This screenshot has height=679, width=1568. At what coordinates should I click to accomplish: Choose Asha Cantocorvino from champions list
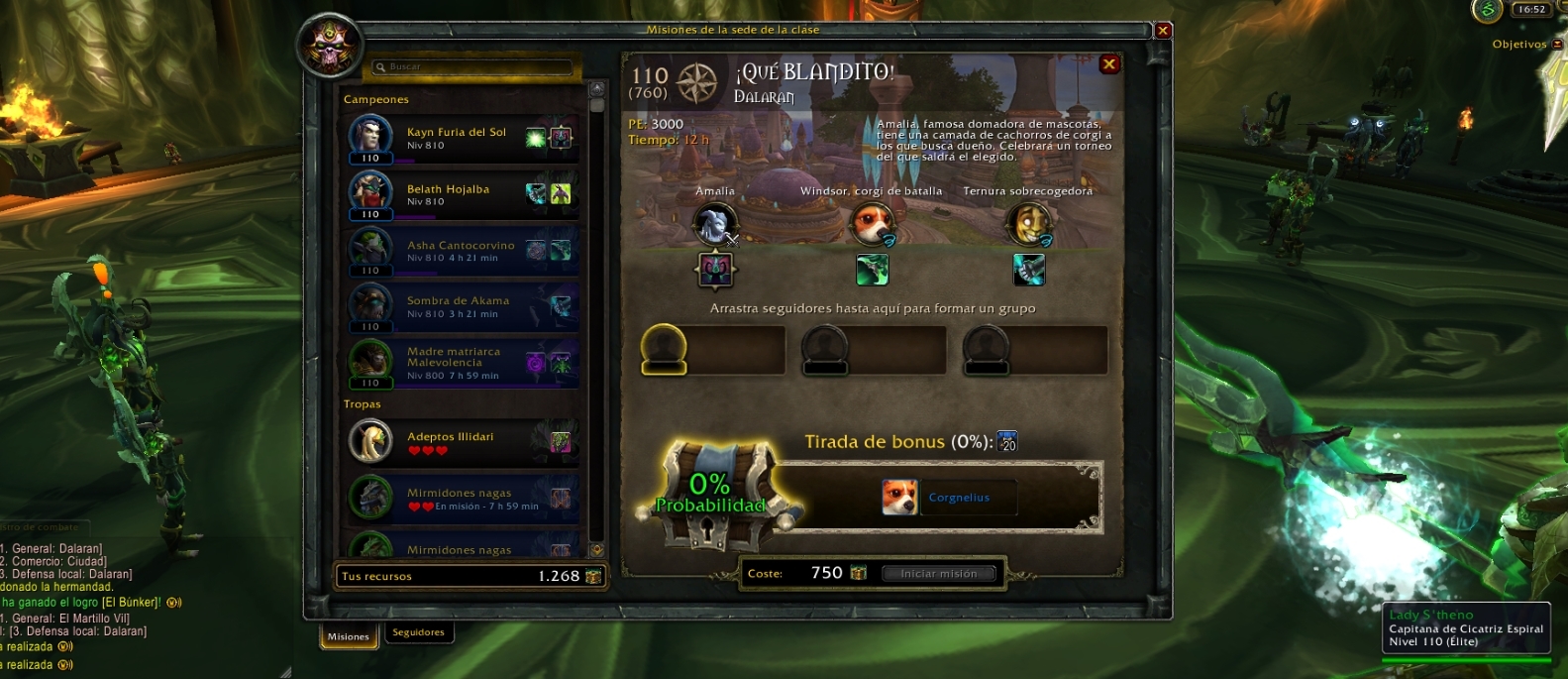[x=462, y=251]
